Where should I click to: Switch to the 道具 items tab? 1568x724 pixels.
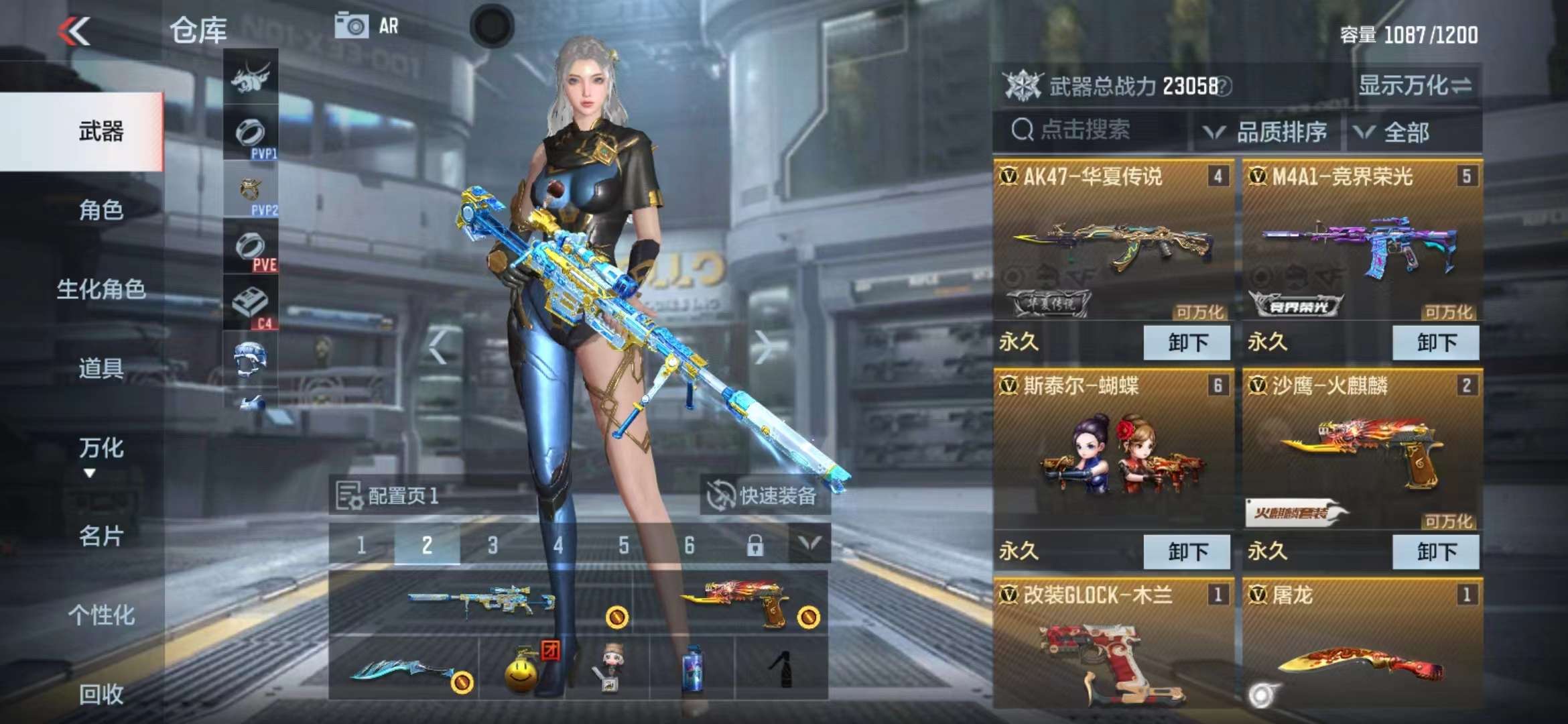click(101, 368)
